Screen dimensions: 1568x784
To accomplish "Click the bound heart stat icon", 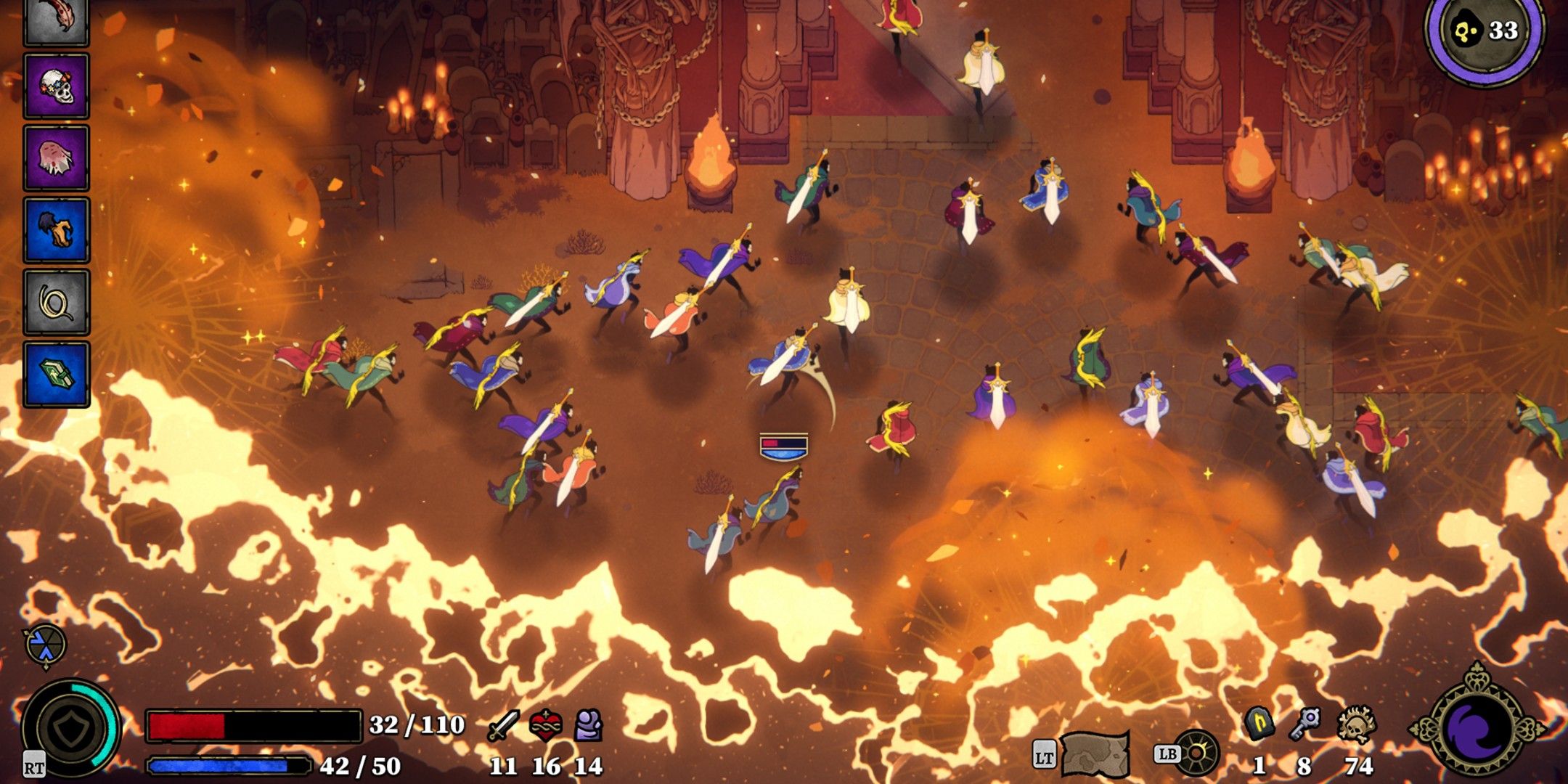I will [x=546, y=725].
